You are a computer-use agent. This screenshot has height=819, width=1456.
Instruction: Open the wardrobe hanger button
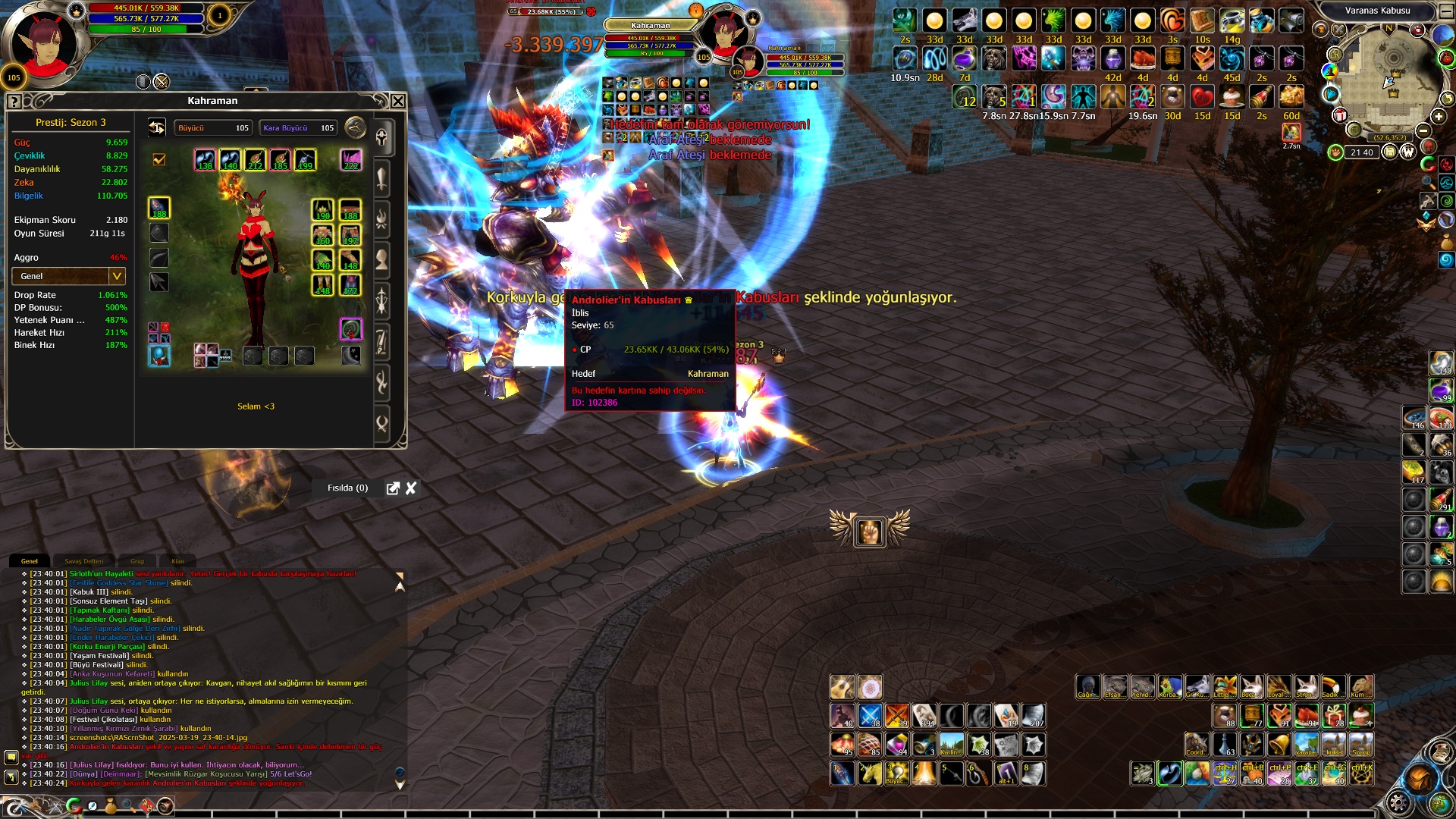click(355, 127)
